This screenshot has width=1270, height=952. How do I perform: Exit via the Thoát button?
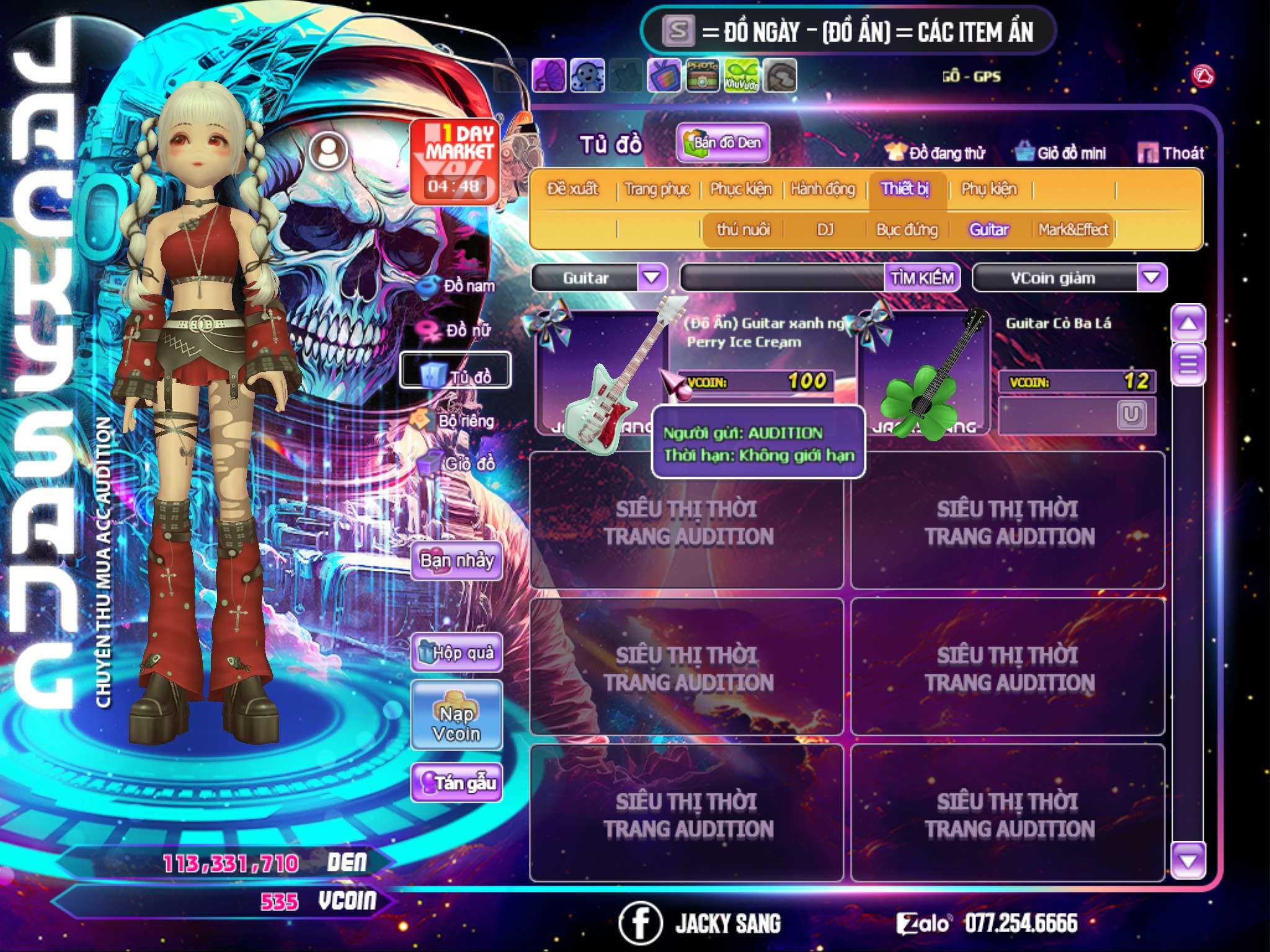1171,152
